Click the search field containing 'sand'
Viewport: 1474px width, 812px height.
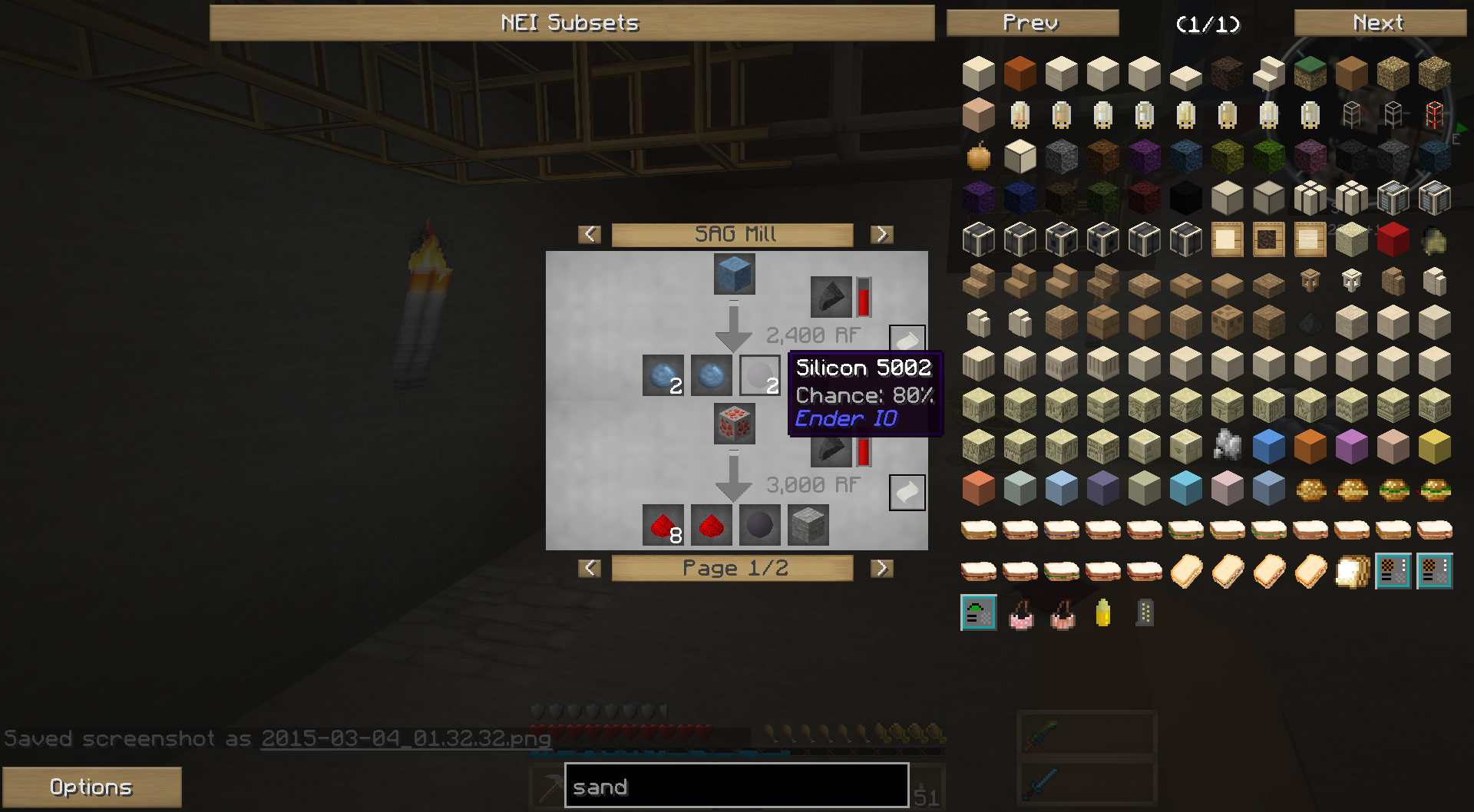click(x=736, y=786)
